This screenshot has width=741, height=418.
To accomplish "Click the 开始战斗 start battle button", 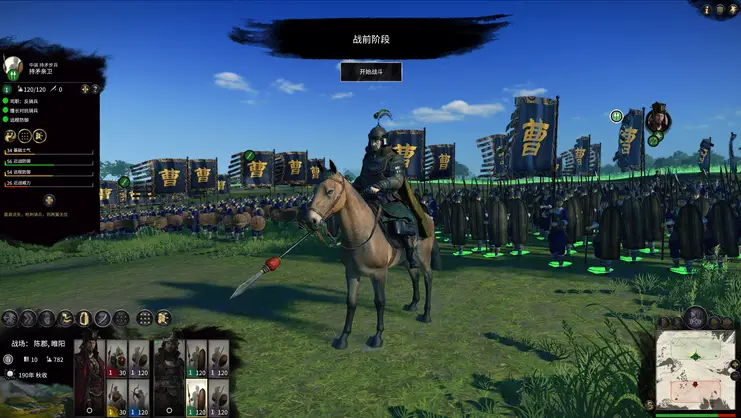I will pos(371,72).
